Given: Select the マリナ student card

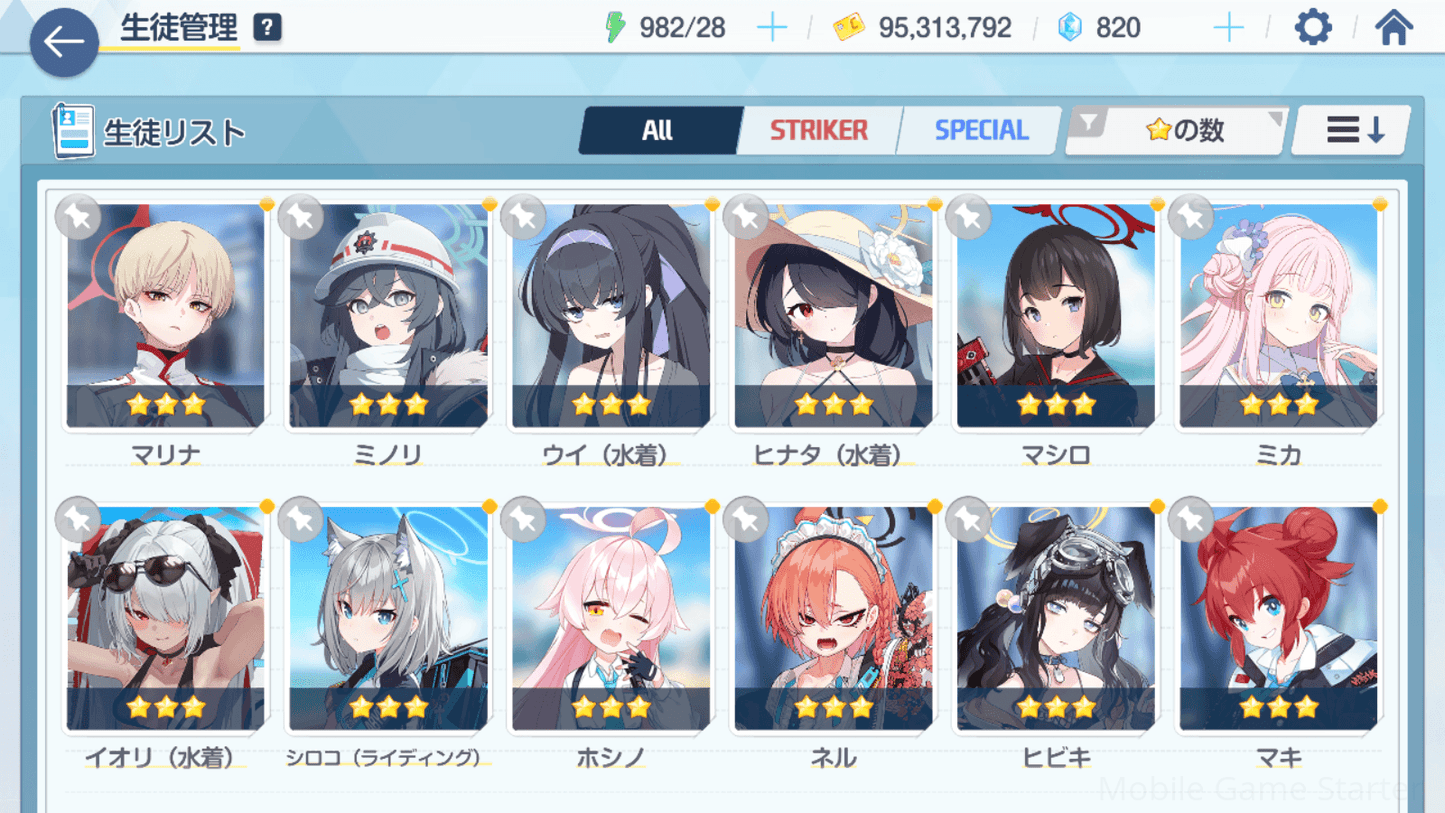Looking at the screenshot, I should coord(166,315).
